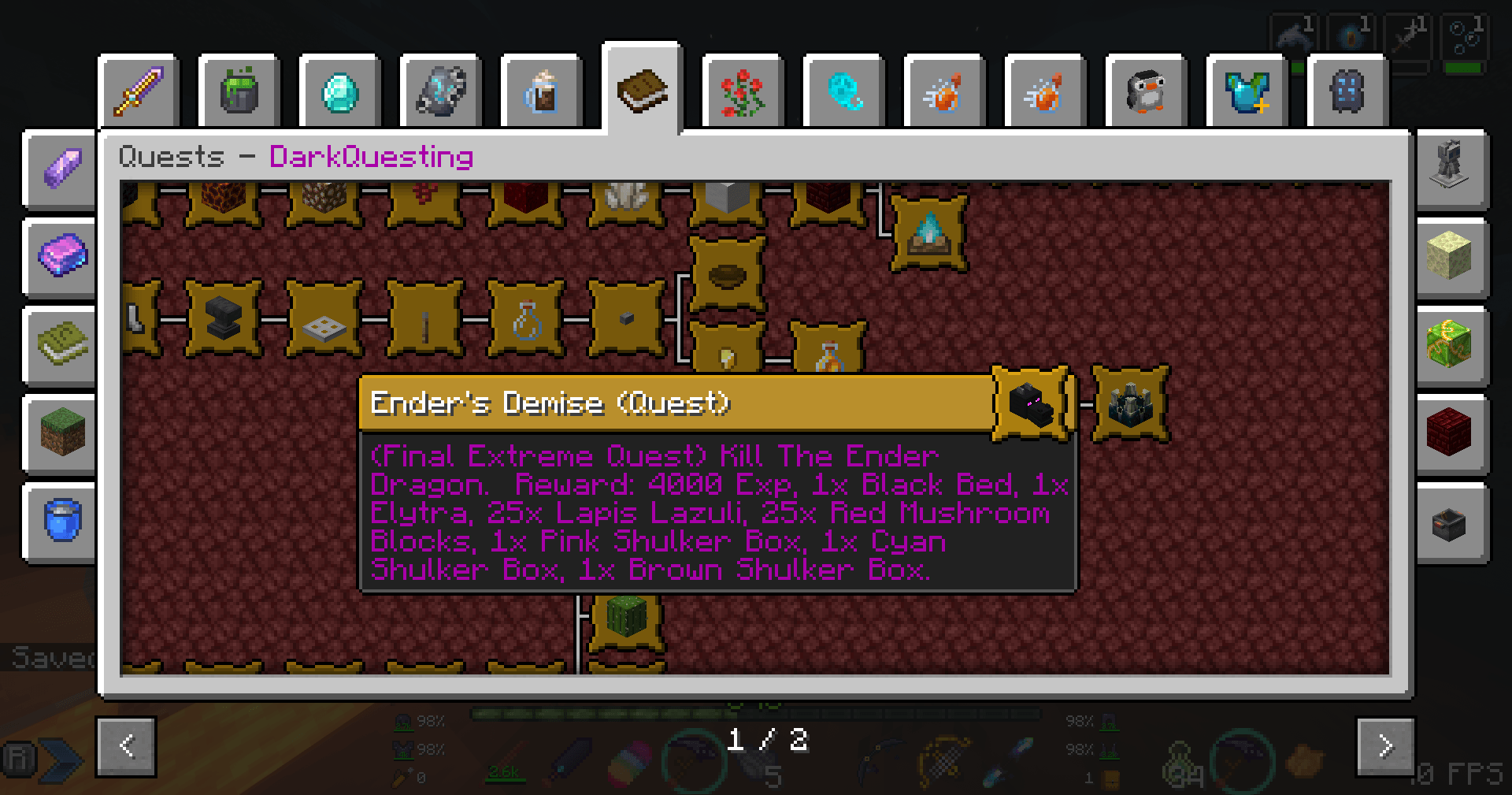Go to the previous page arrow
Image resolution: width=1512 pixels, height=795 pixels.
point(127,745)
